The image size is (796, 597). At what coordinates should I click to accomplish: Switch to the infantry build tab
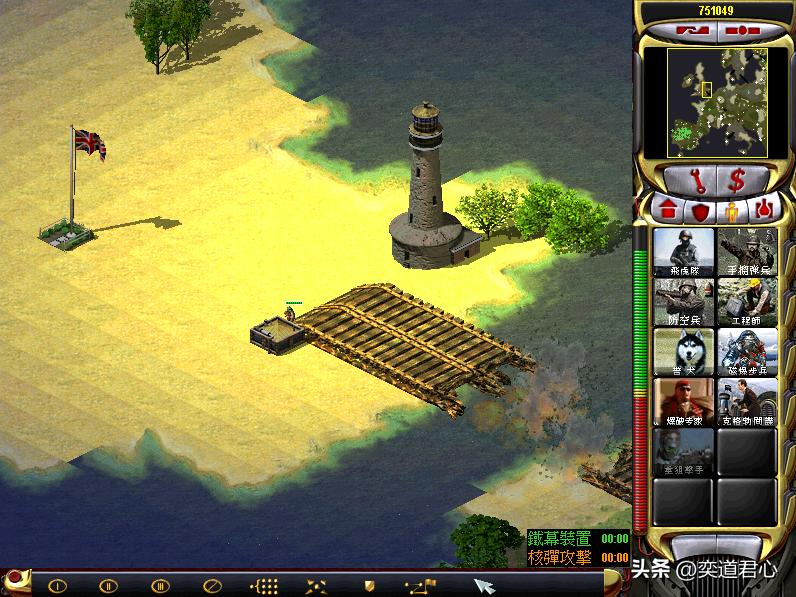tap(731, 211)
